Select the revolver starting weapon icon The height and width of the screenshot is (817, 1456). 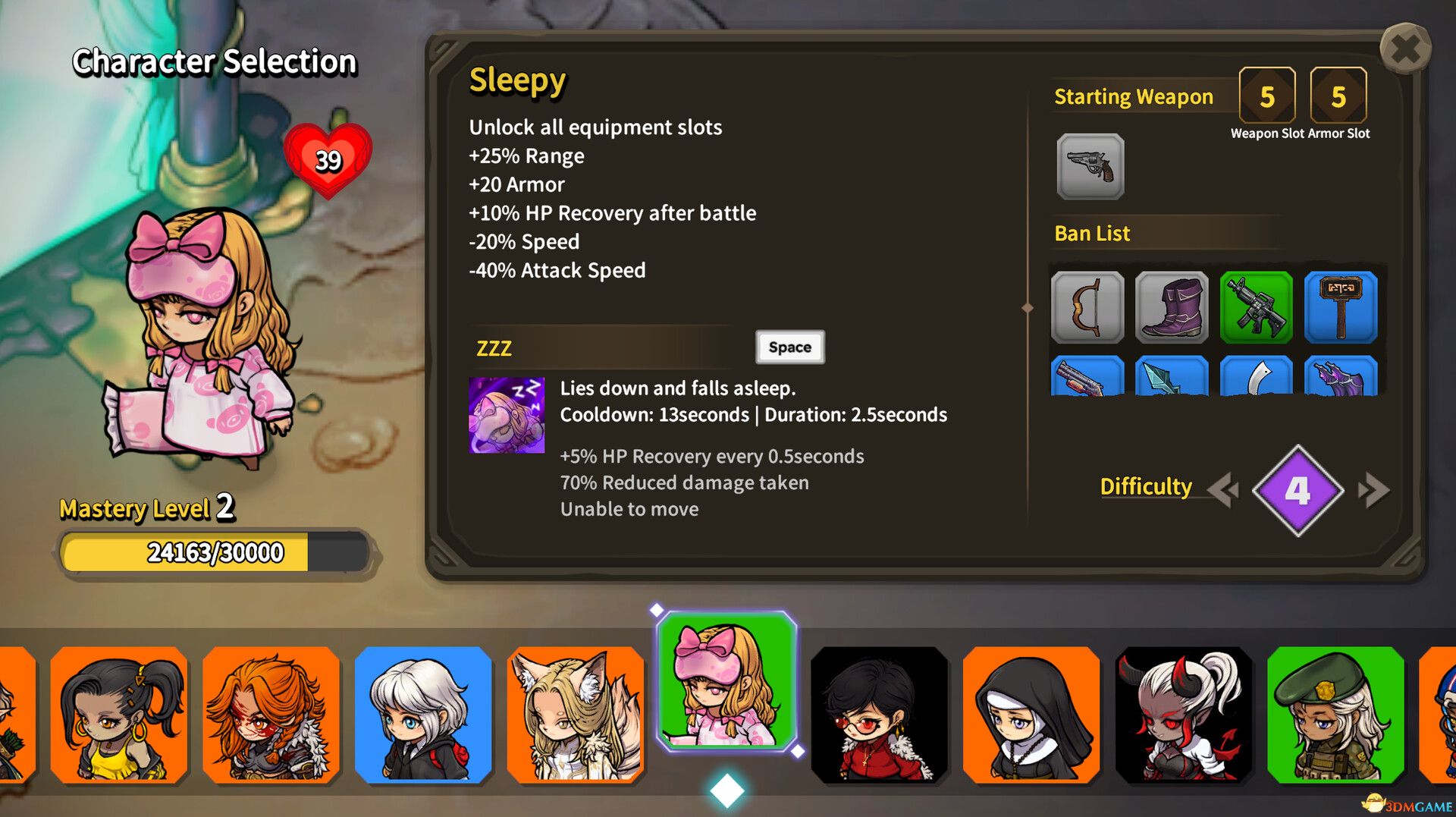coord(1090,167)
